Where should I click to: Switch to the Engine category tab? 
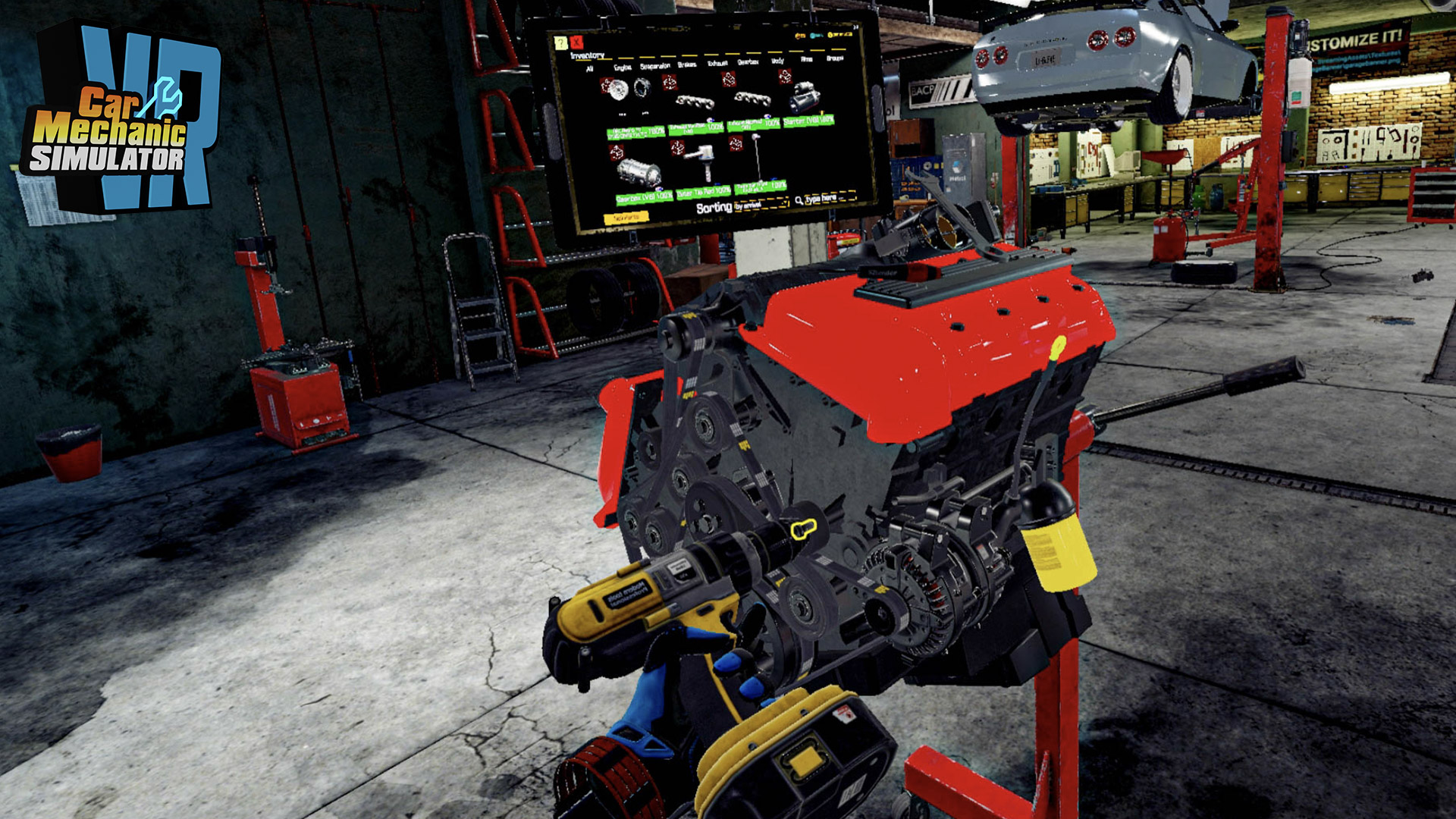[x=622, y=67]
